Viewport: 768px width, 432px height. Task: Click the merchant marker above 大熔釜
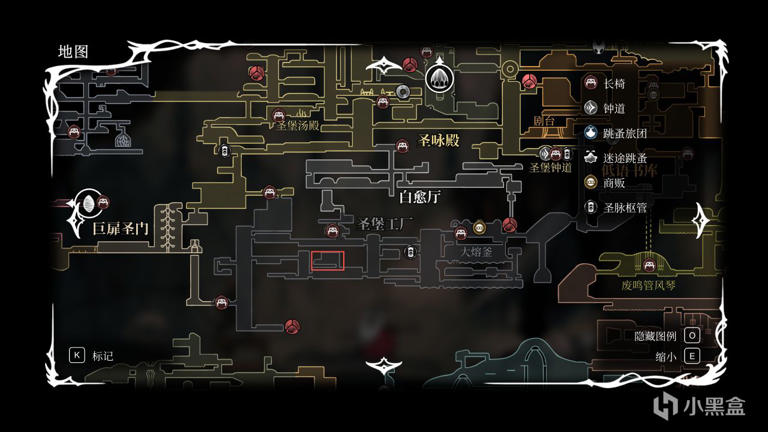(x=479, y=226)
